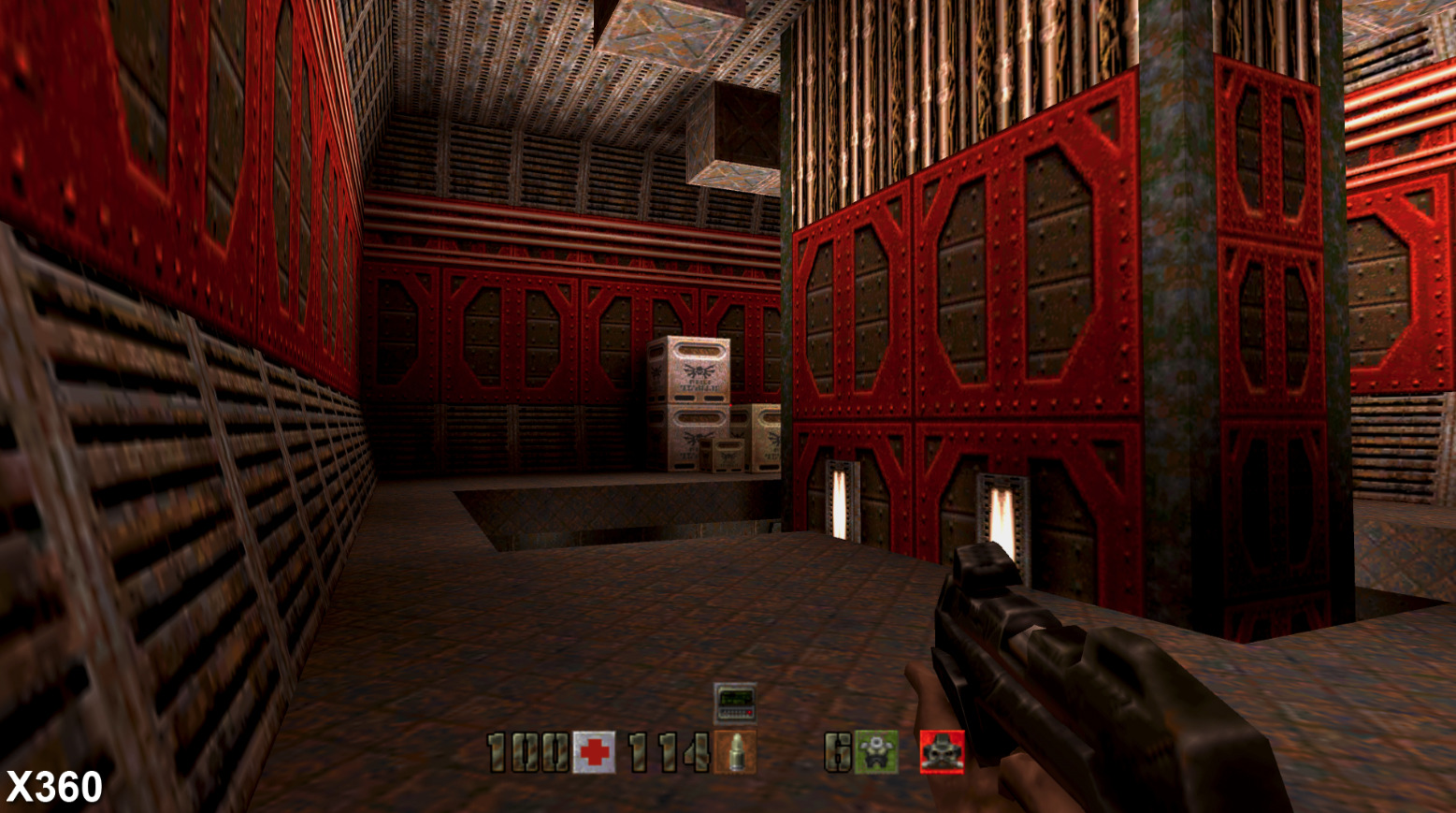Select the red helmet face icon
Image resolution: width=1456 pixels, height=813 pixels.
pos(942,752)
